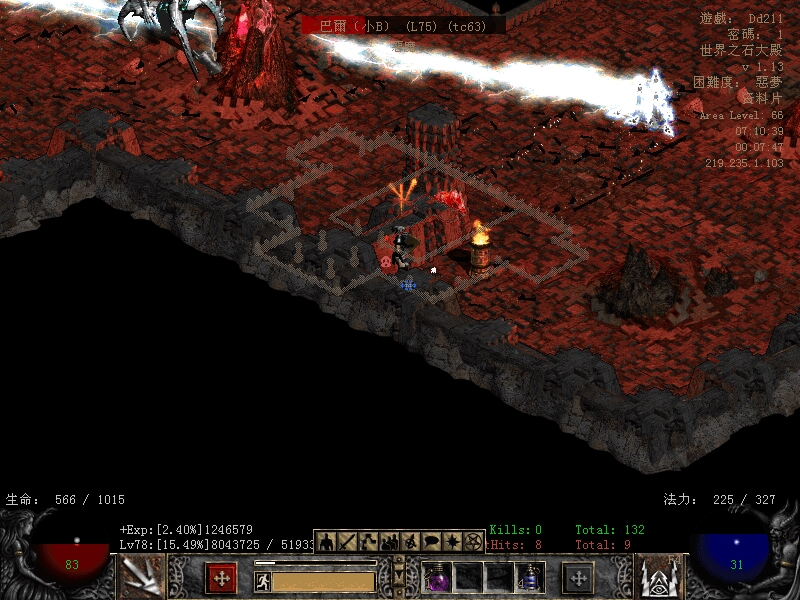Open the quest log starburst icon
Viewport: 800px width, 600px height.
tap(452, 541)
